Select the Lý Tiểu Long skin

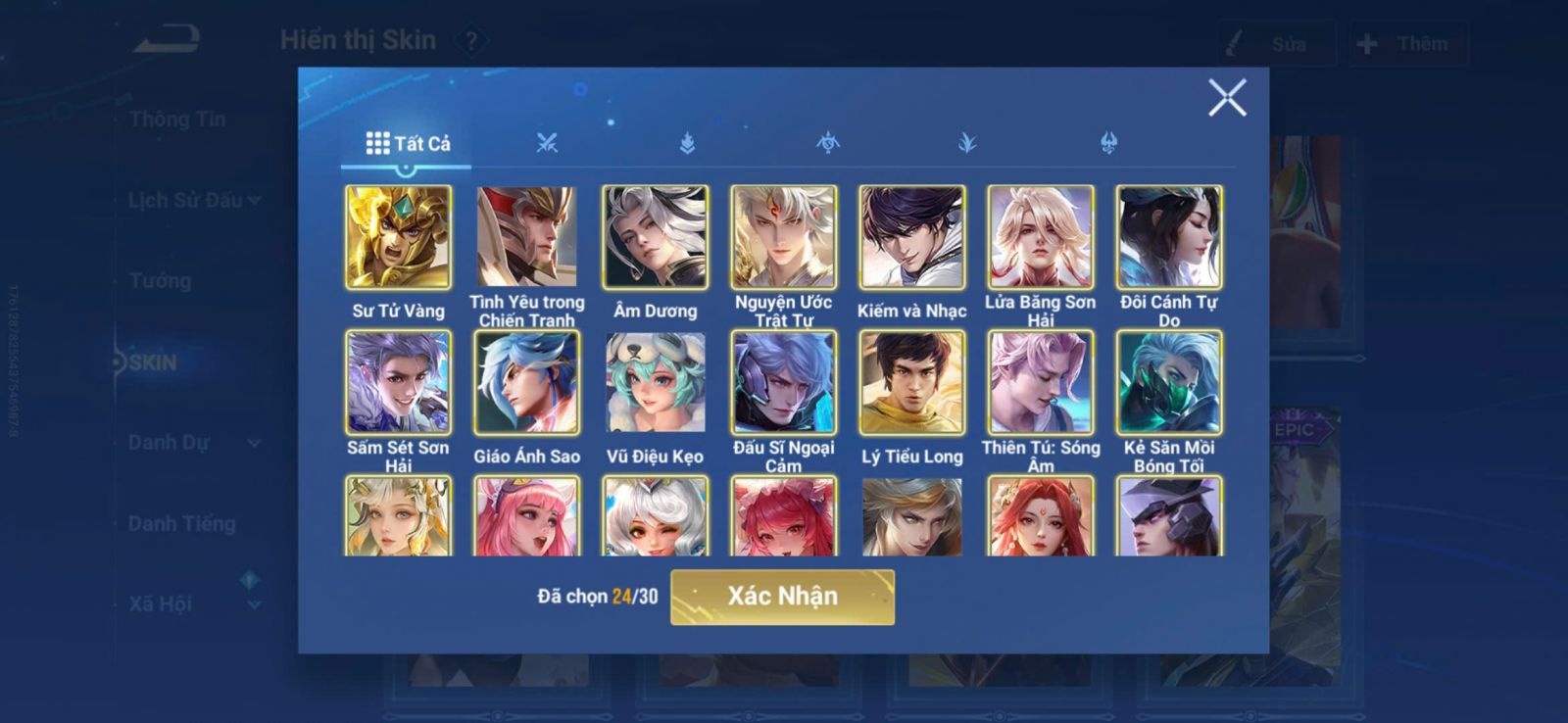click(911, 382)
